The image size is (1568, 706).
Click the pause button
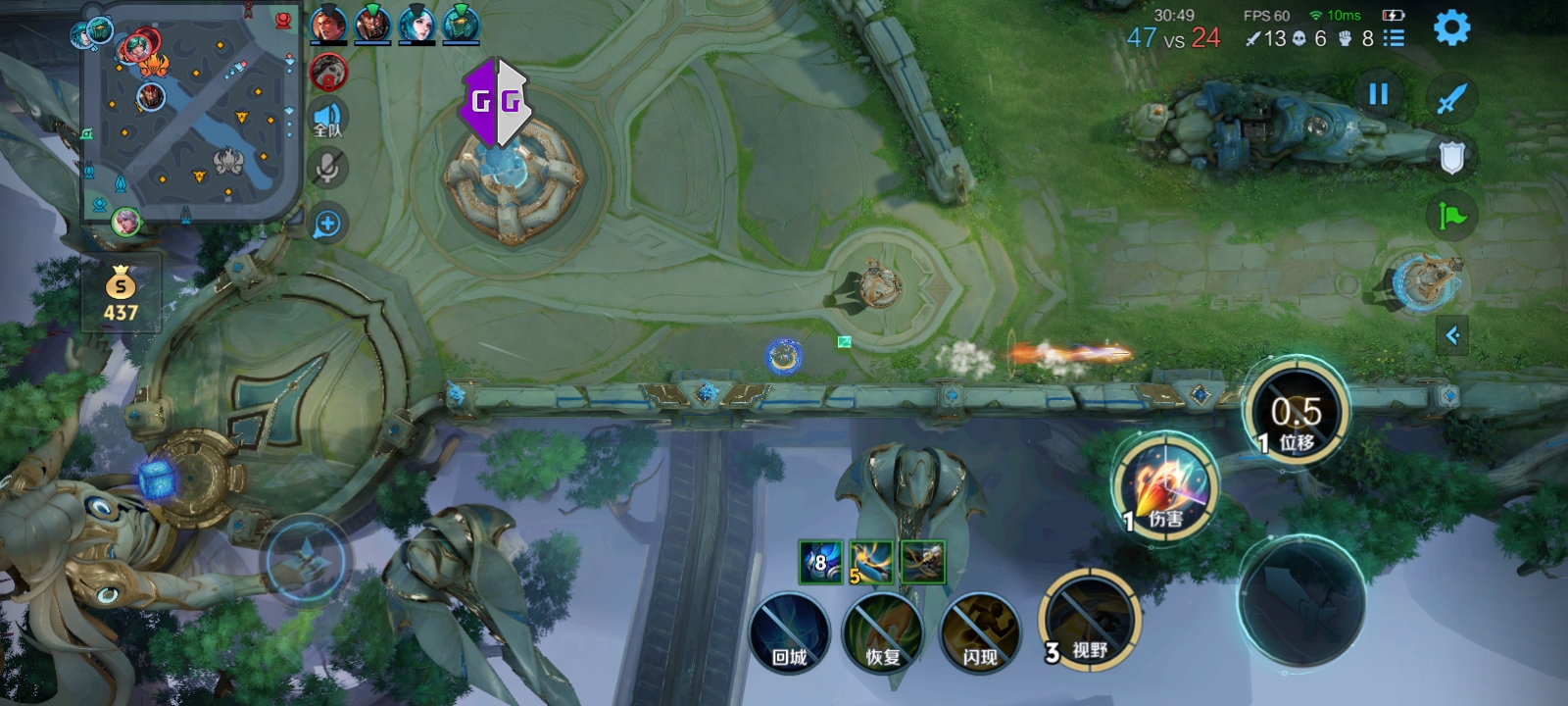point(1378,94)
